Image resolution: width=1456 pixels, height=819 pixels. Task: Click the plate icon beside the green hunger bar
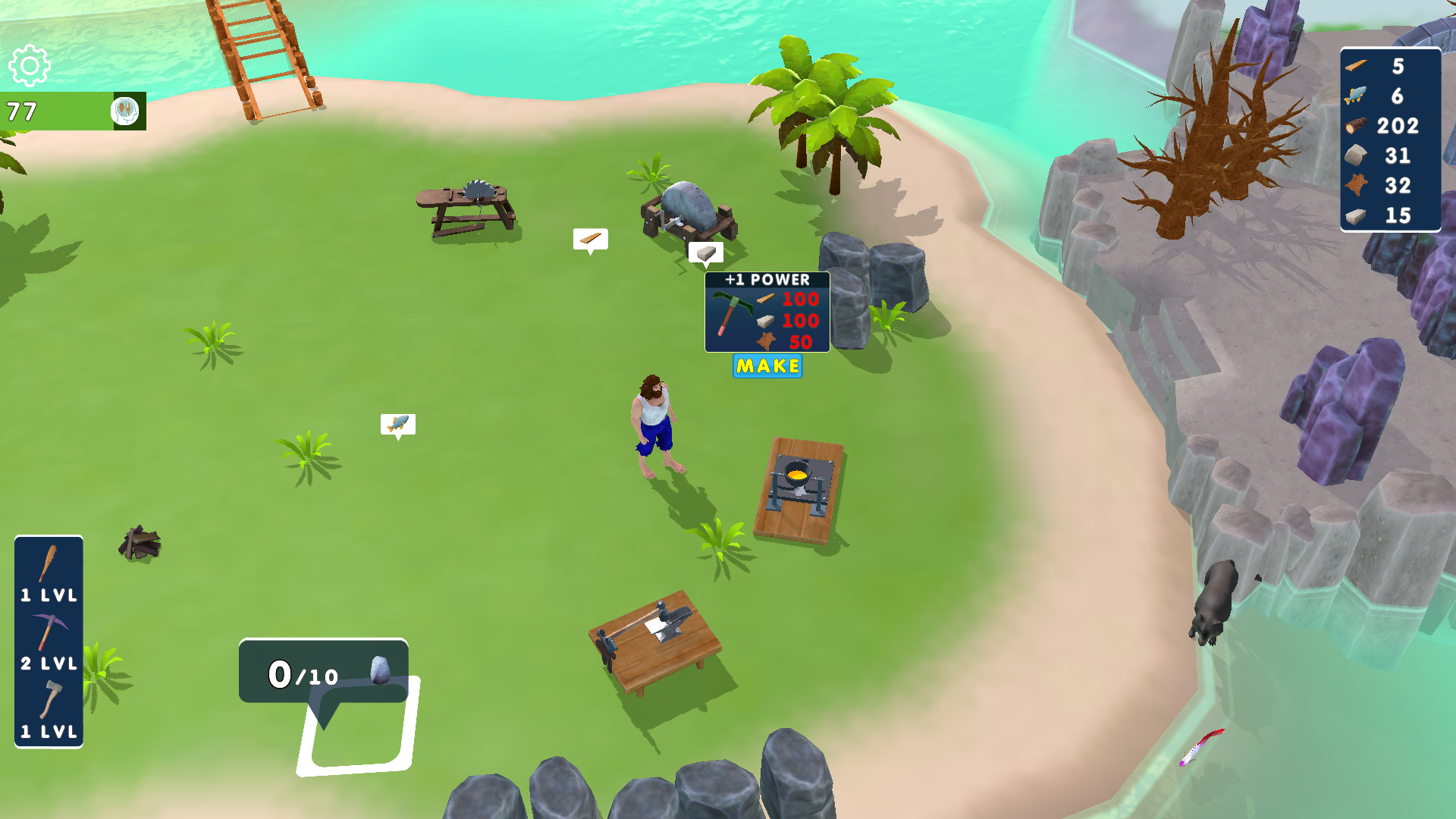pyautogui.click(x=126, y=111)
